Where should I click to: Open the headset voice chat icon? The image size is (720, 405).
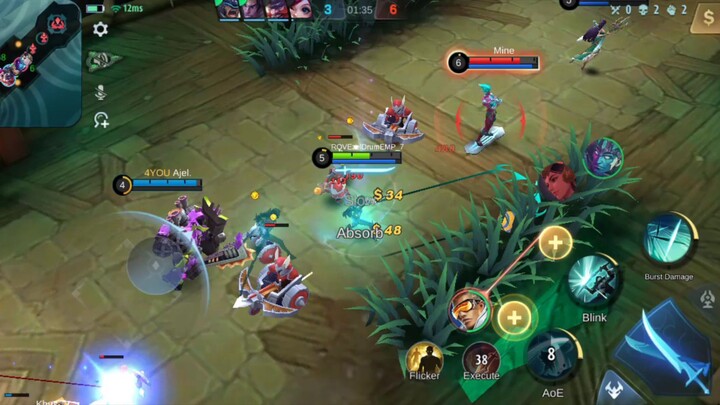point(100,120)
